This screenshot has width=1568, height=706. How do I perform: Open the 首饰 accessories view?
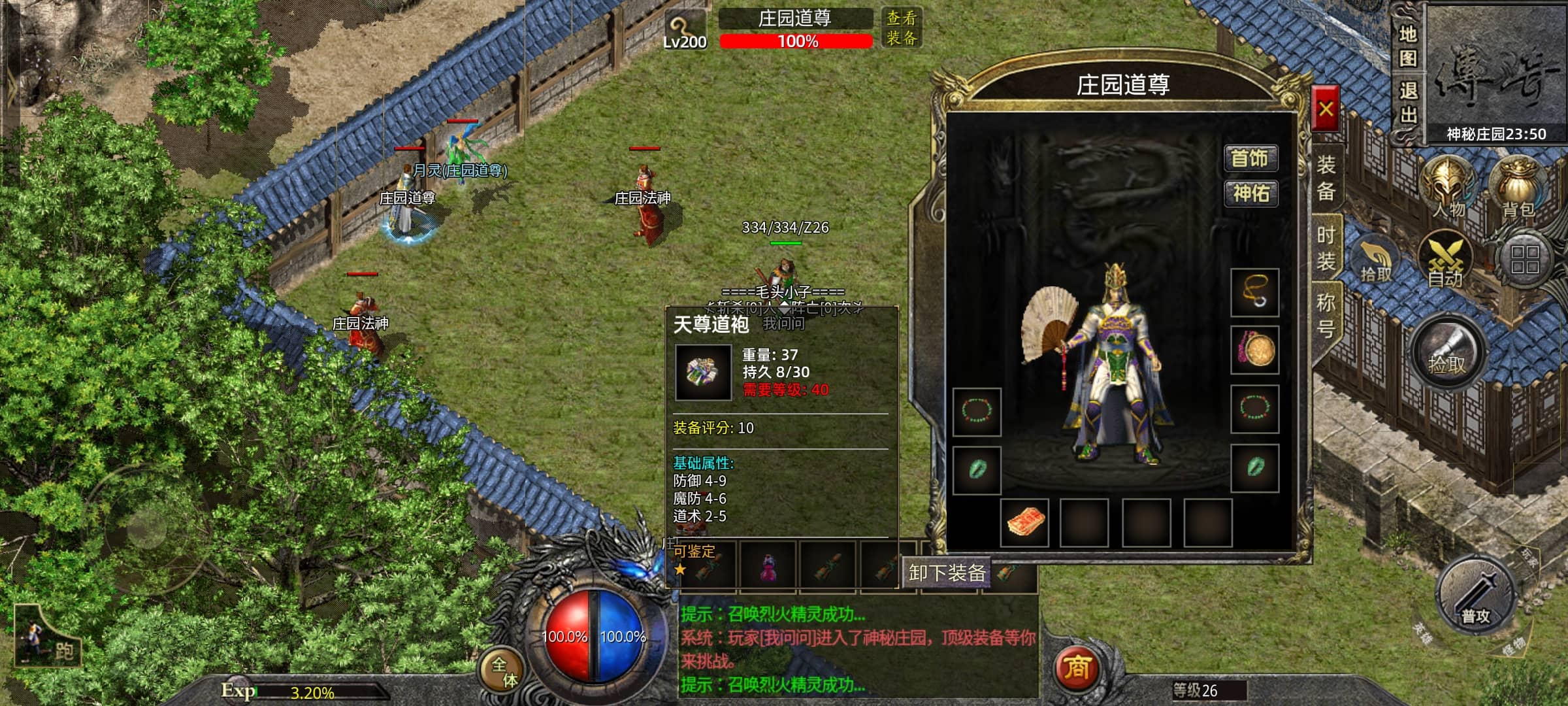click(x=1249, y=158)
